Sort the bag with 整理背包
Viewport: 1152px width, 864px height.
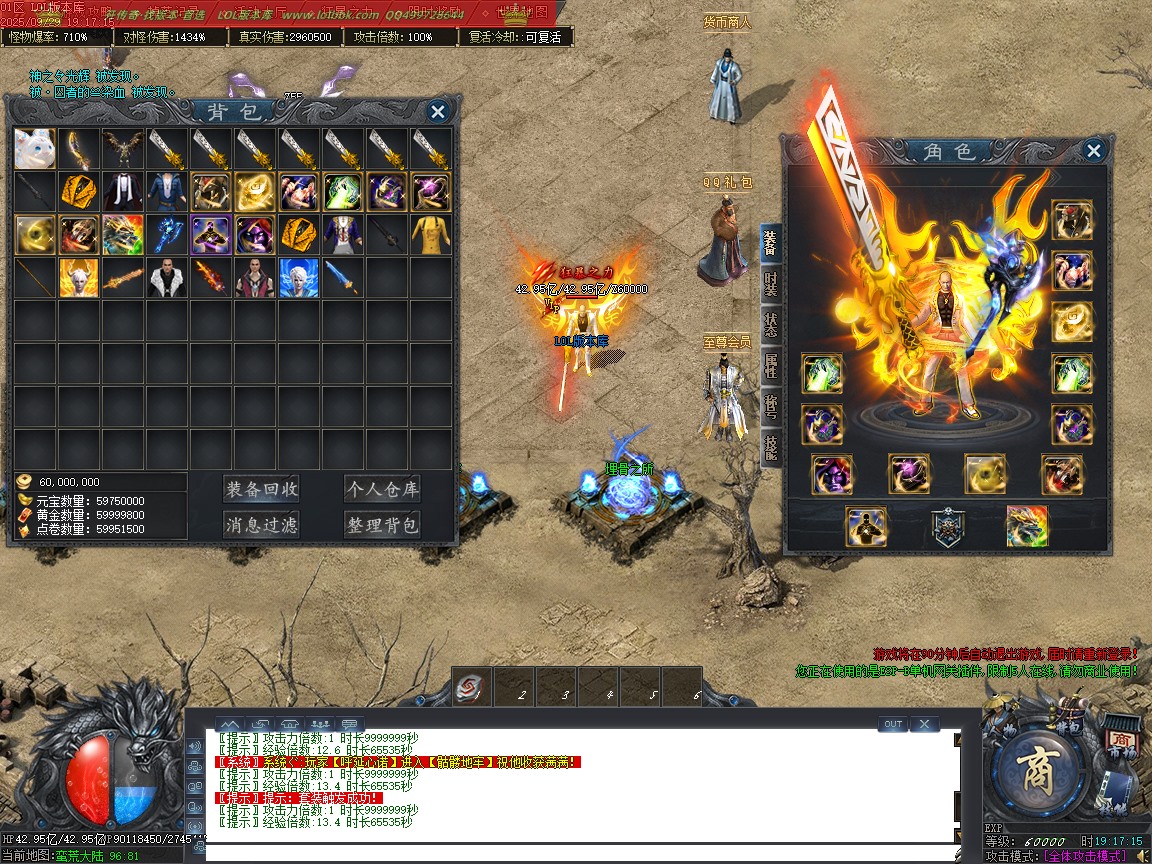pyautogui.click(x=382, y=525)
